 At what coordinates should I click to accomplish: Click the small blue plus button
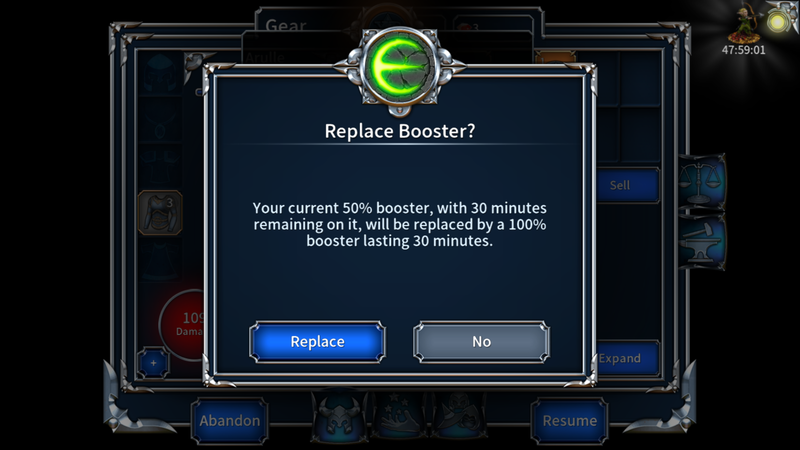pyautogui.click(x=153, y=362)
